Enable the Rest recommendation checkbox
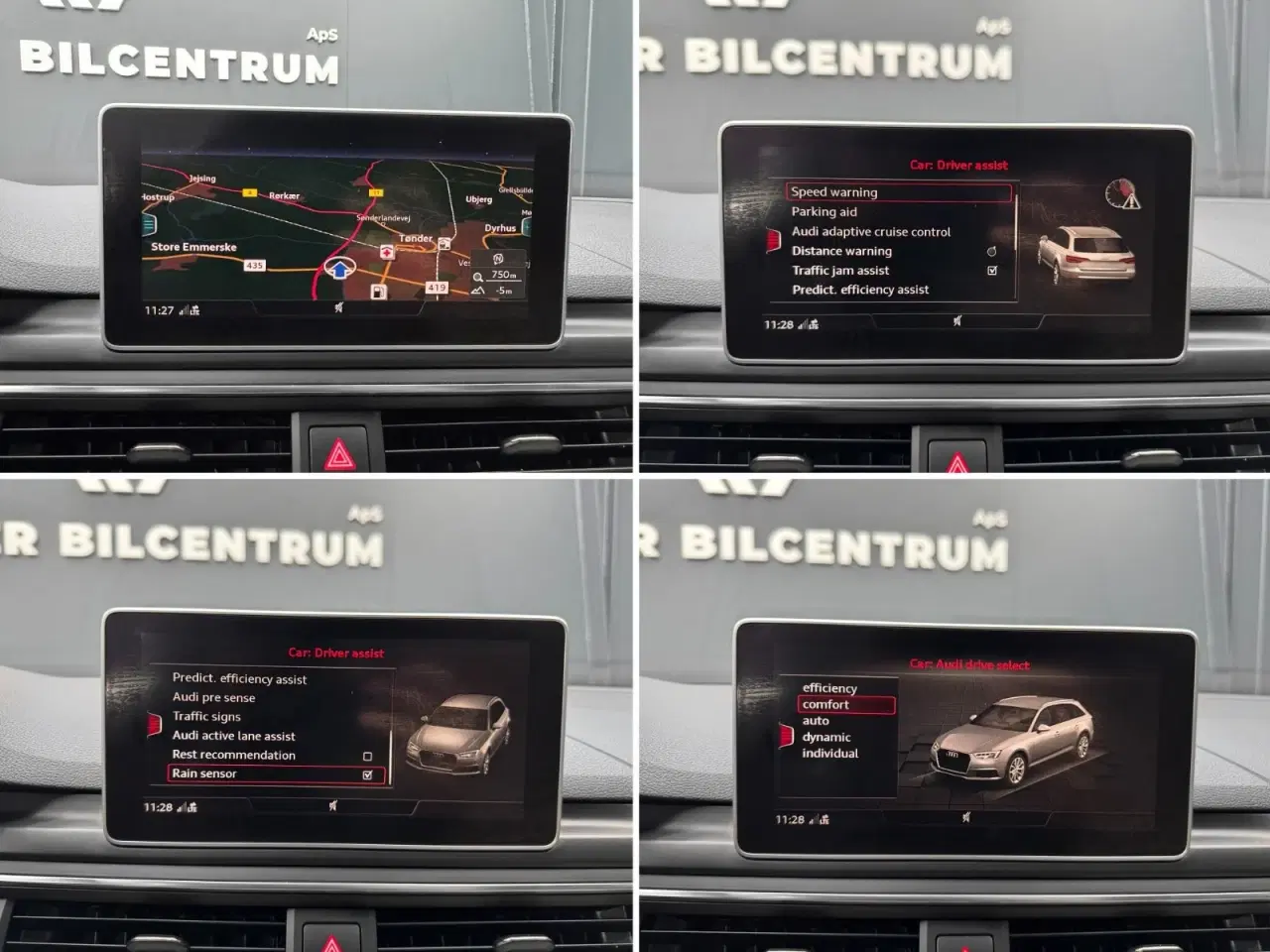The image size is (1270, 952). tap(367, 757)
